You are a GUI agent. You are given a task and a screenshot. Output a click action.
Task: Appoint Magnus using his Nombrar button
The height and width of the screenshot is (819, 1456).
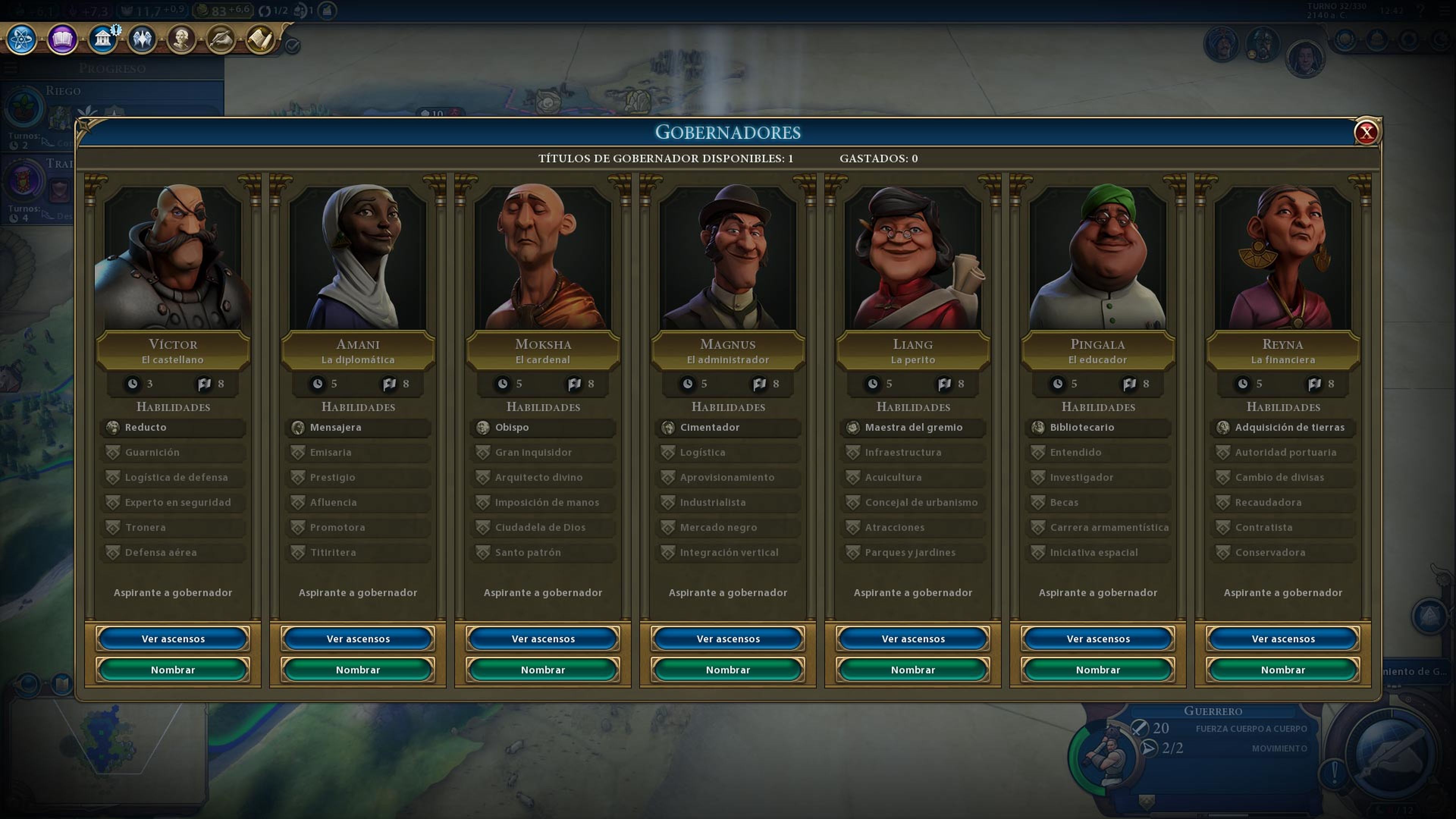pos(728,669)
